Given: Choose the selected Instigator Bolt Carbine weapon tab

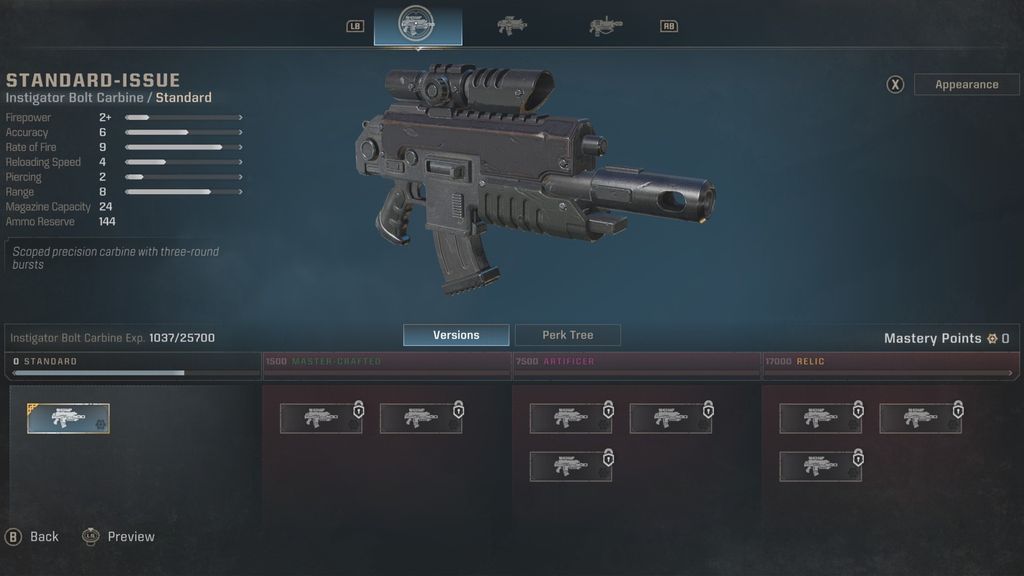Looking at the screenshot, I should 417,26.
